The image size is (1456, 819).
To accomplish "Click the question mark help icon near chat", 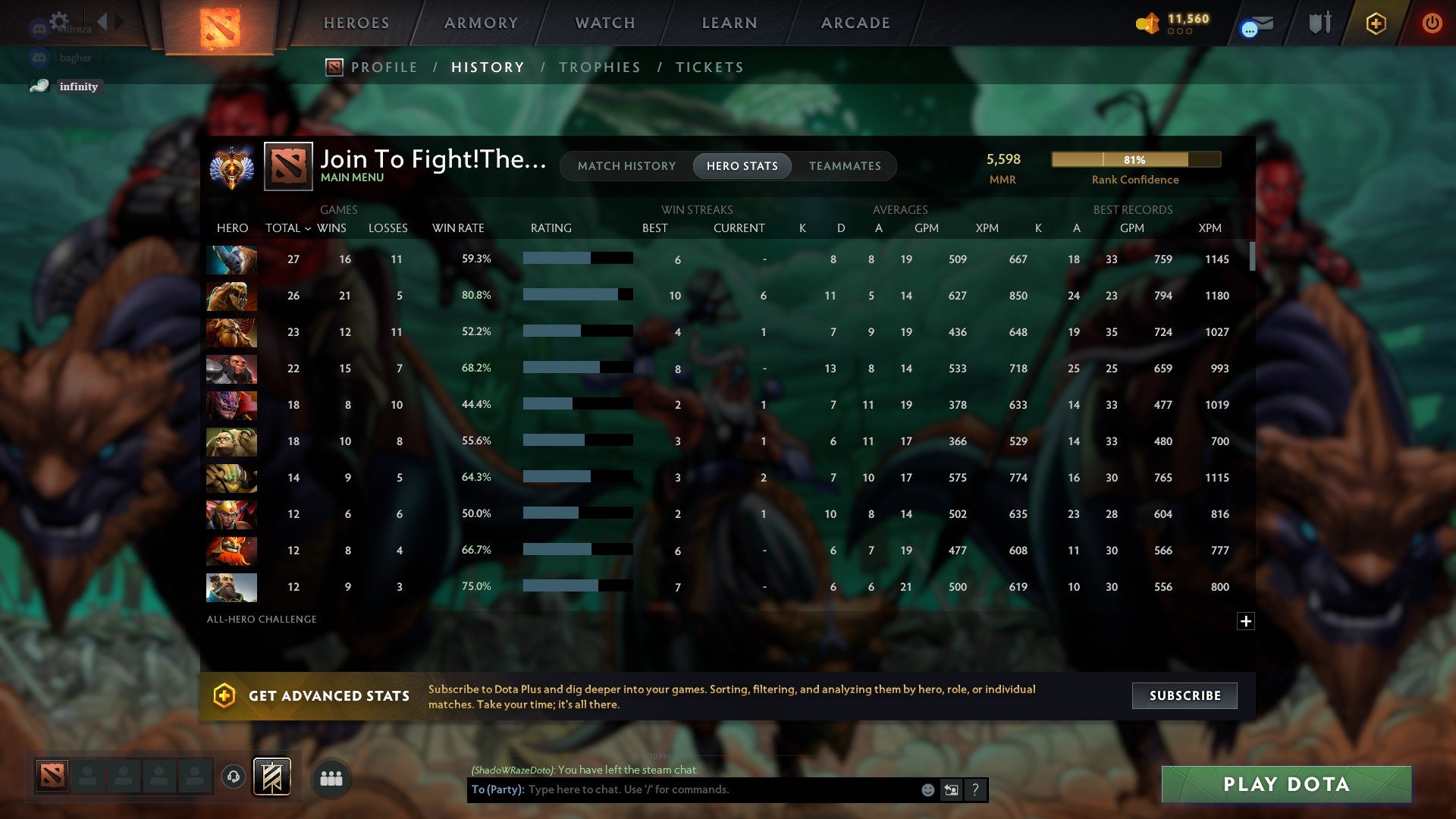I will (x=974, y=789).
